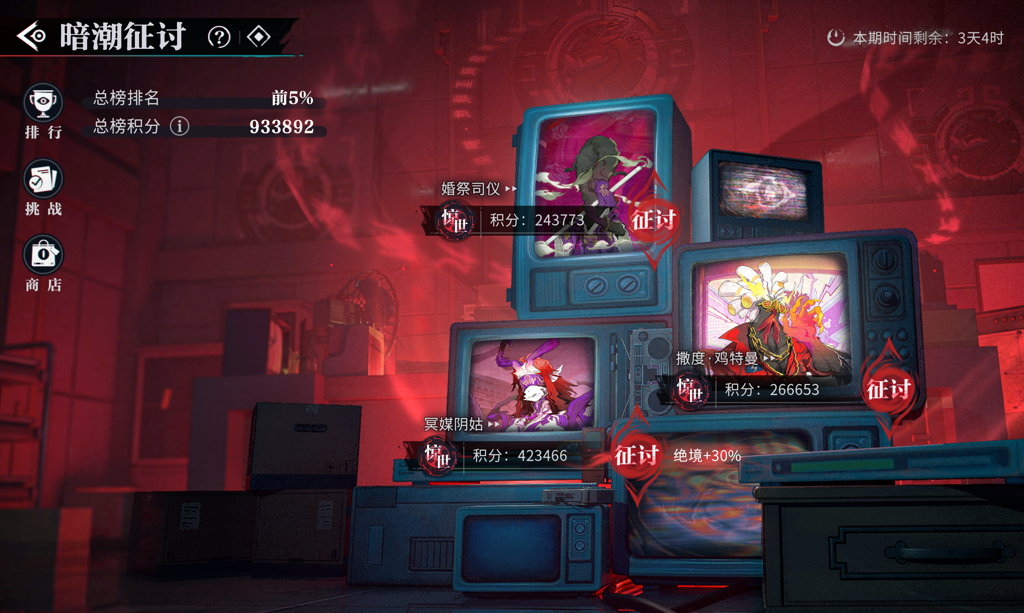Go back using the top-left arrow
Viewport: 1024px width, 613px height.
[x=31, y=37]
